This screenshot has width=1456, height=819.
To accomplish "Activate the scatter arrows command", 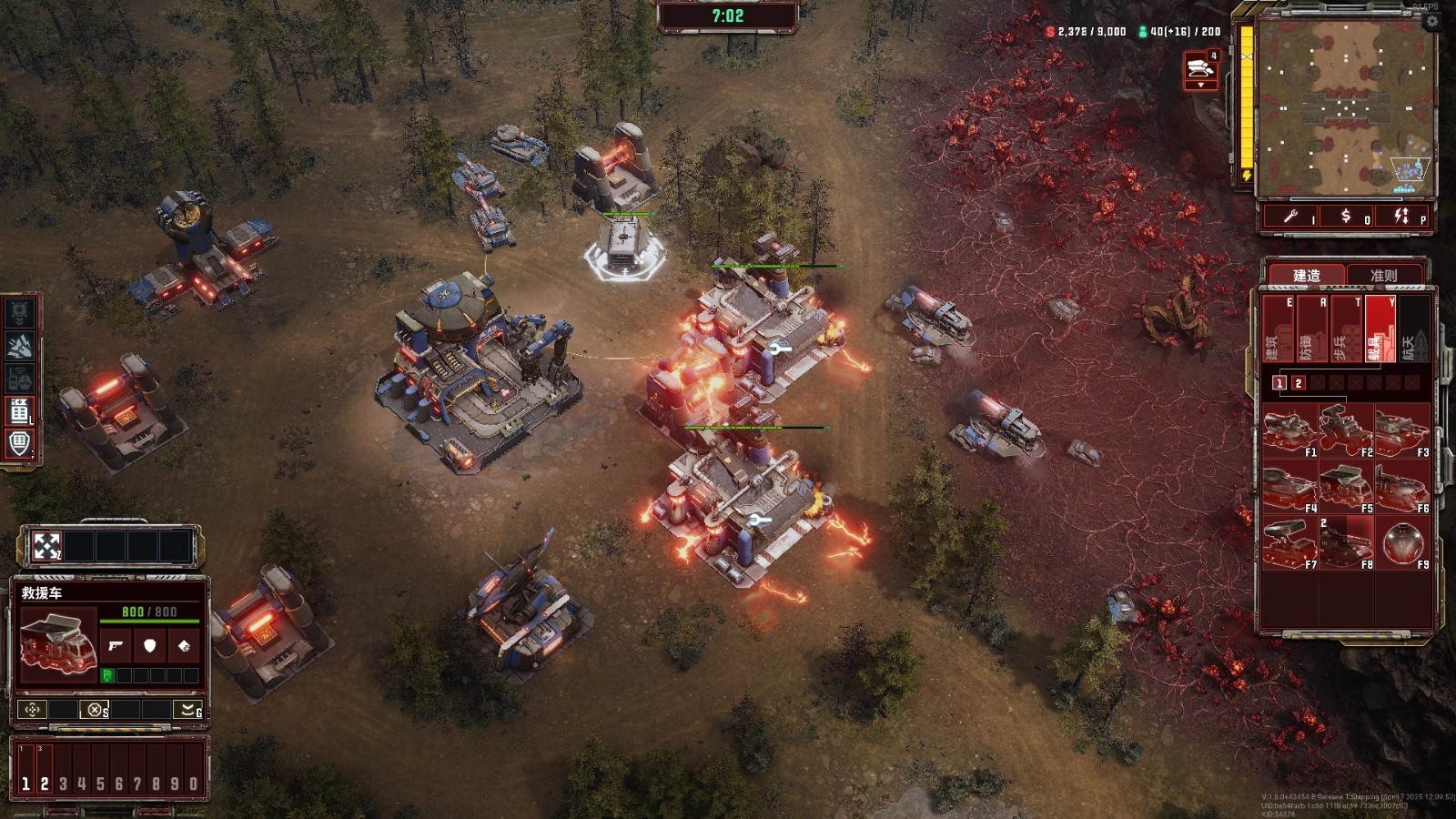I will pos(46,546).
